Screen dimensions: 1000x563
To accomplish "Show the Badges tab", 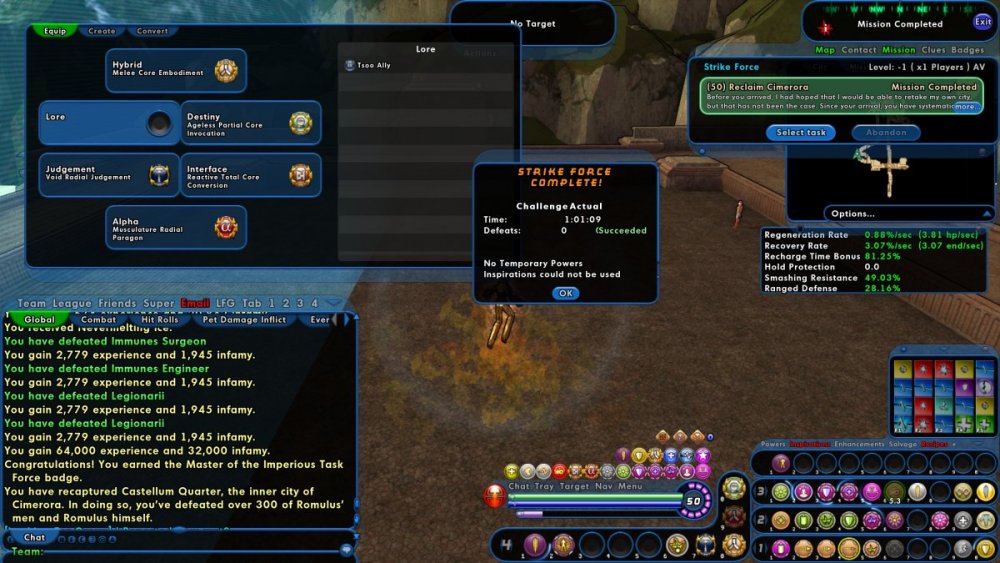I will click(x=967, y=49).
